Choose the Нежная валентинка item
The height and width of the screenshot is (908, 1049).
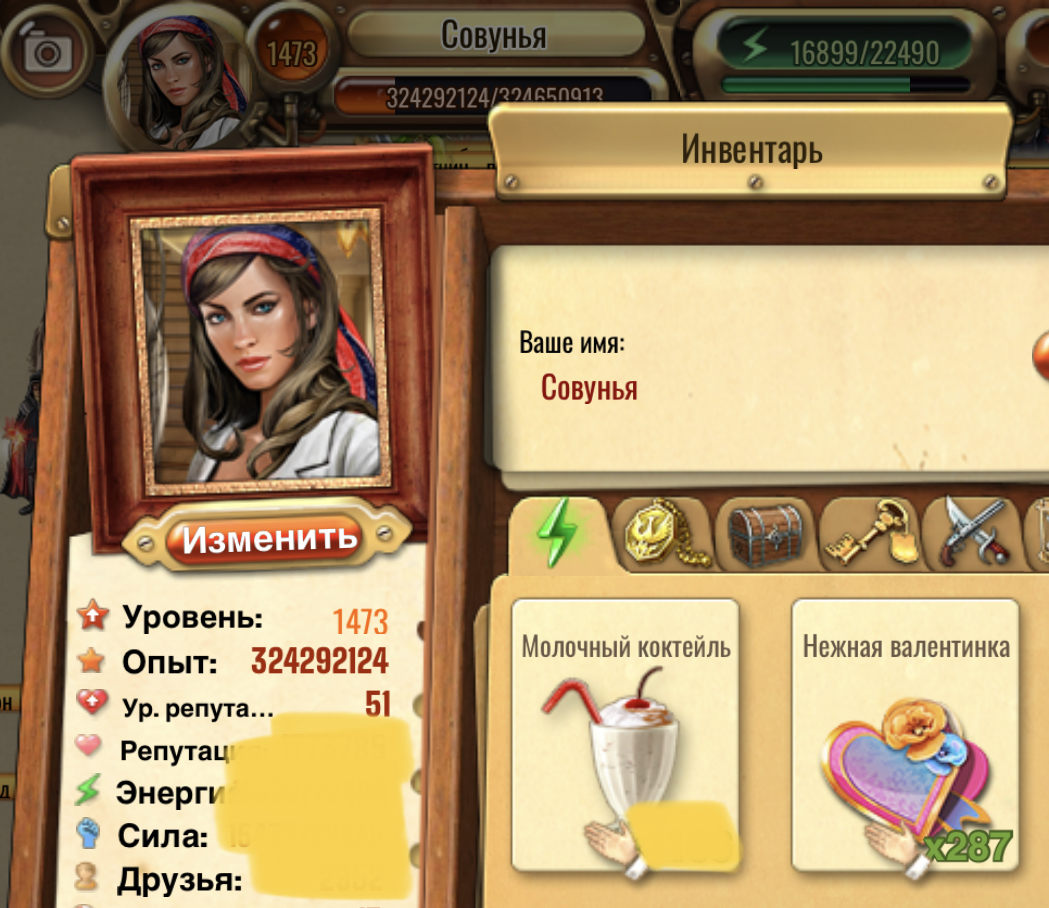point(905,735)
